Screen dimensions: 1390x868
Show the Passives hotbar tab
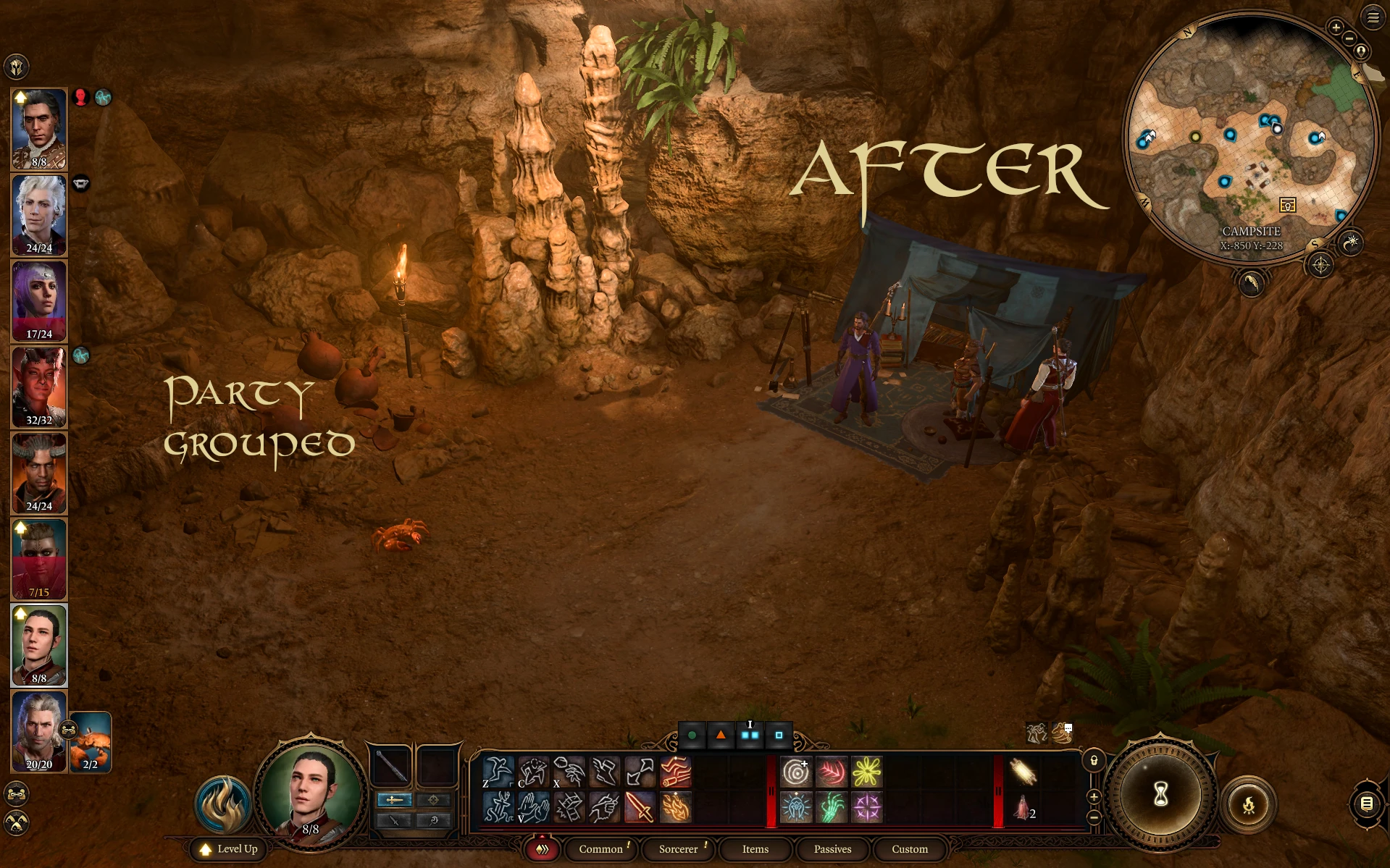click(x=832, y=849)
